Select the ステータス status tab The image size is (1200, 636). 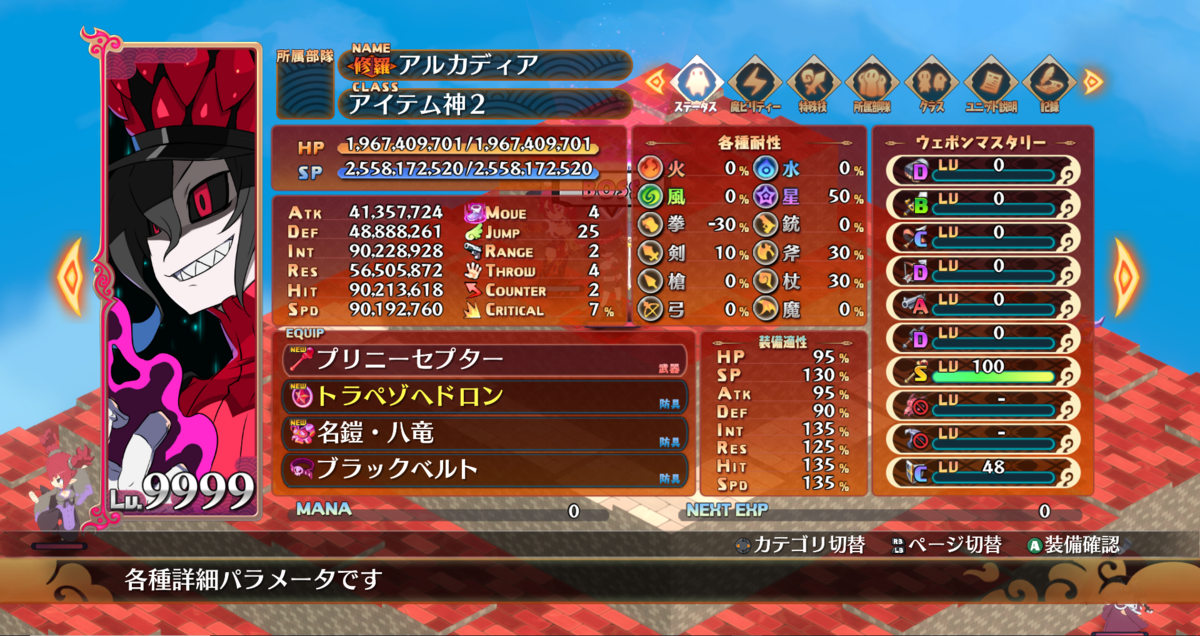tap(695, 84)
